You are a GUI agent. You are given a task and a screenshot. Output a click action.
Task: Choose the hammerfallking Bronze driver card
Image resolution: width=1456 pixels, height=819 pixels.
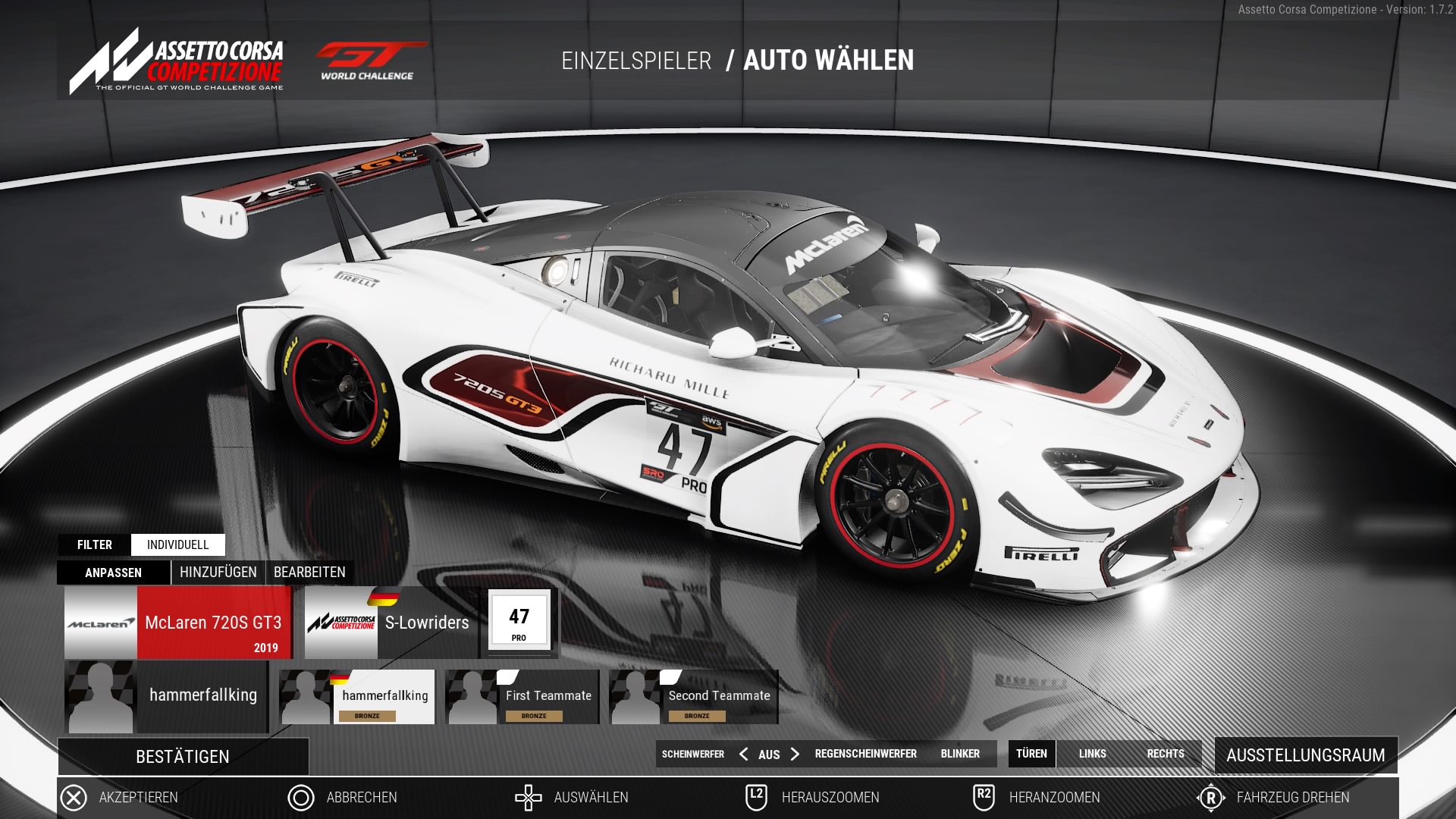(x=357, y=697)
